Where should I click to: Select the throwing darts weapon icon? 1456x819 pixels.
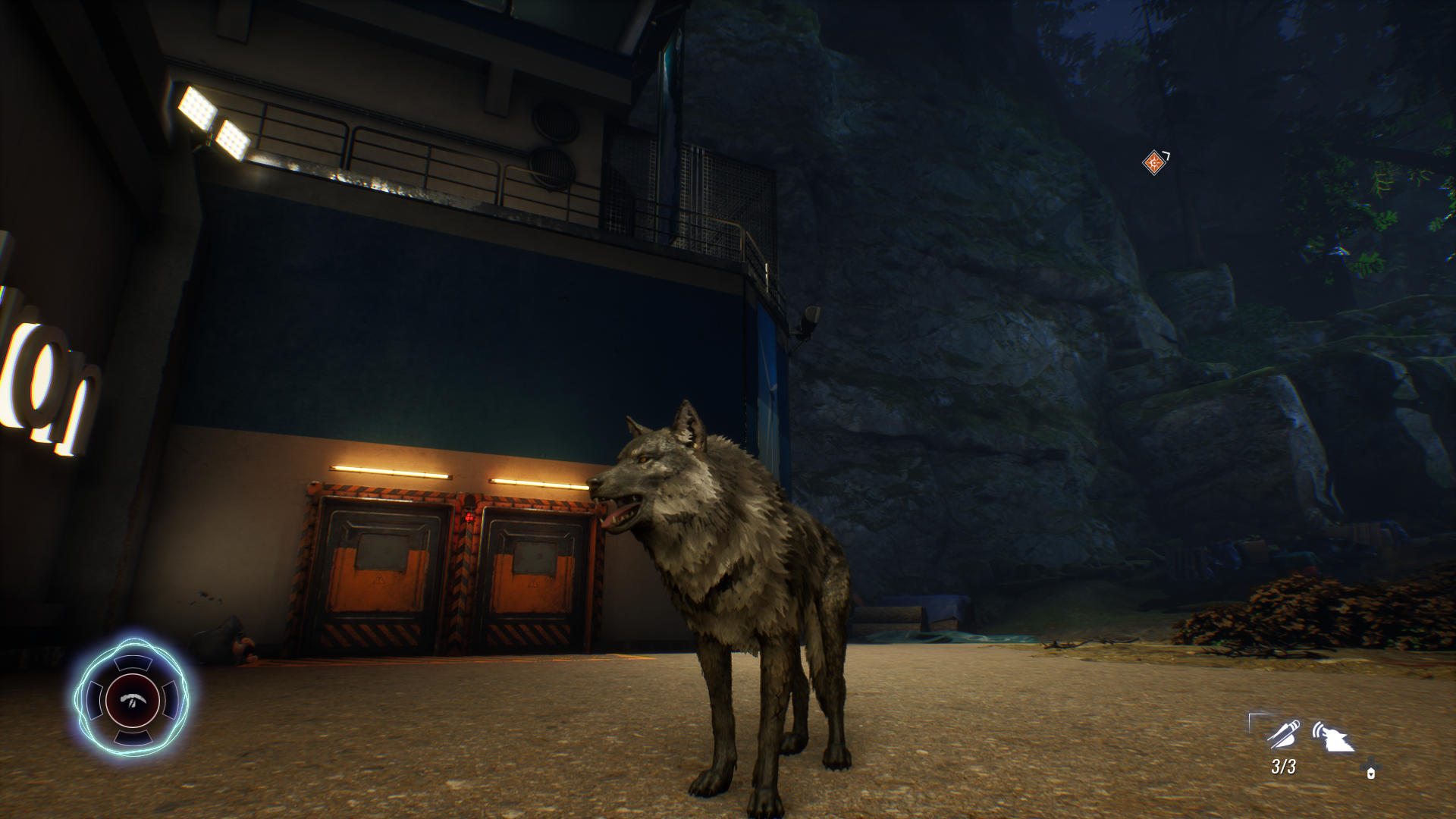[x=1283, y=734]
